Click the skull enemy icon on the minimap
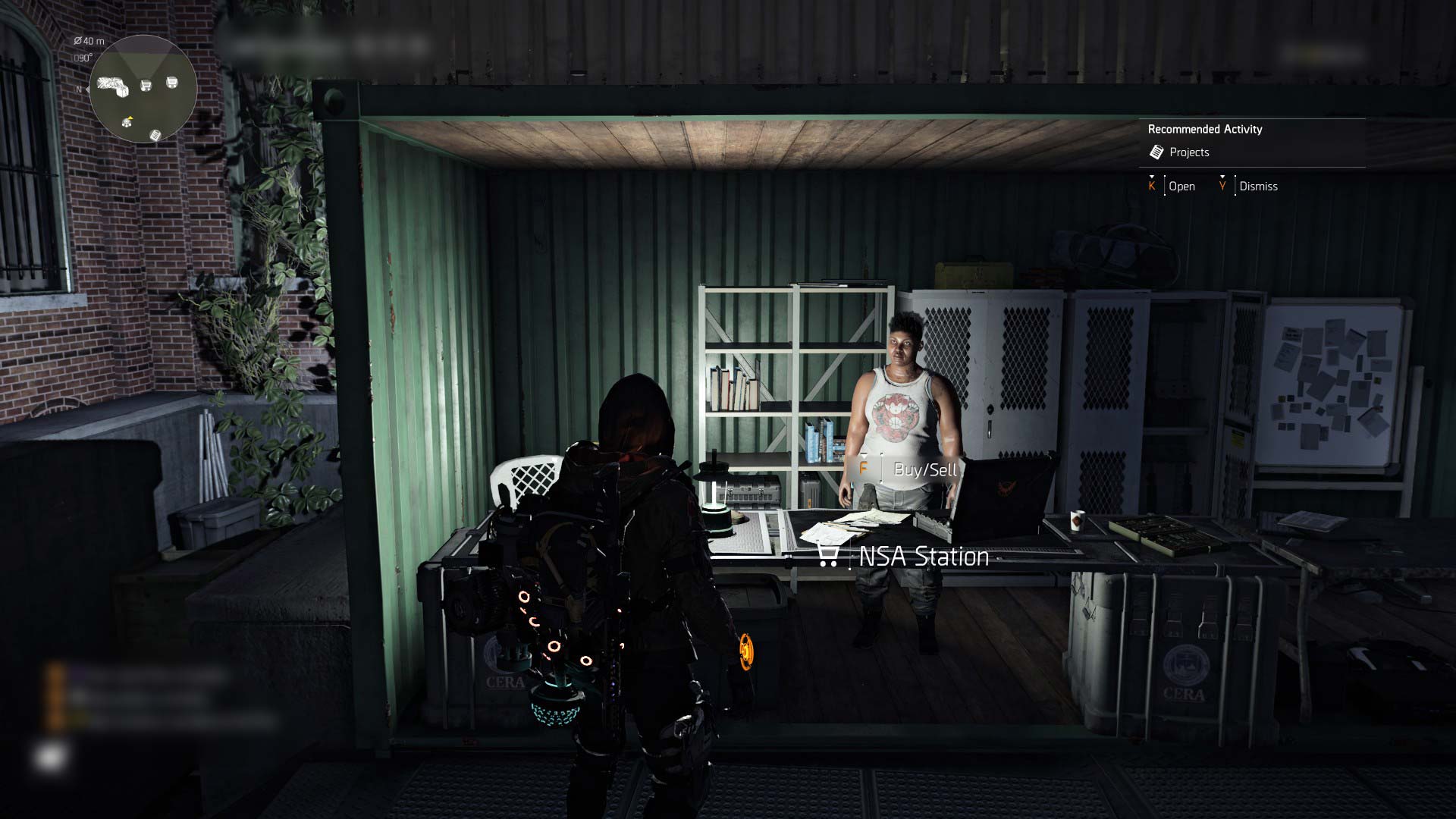 [x=127, y=124]
